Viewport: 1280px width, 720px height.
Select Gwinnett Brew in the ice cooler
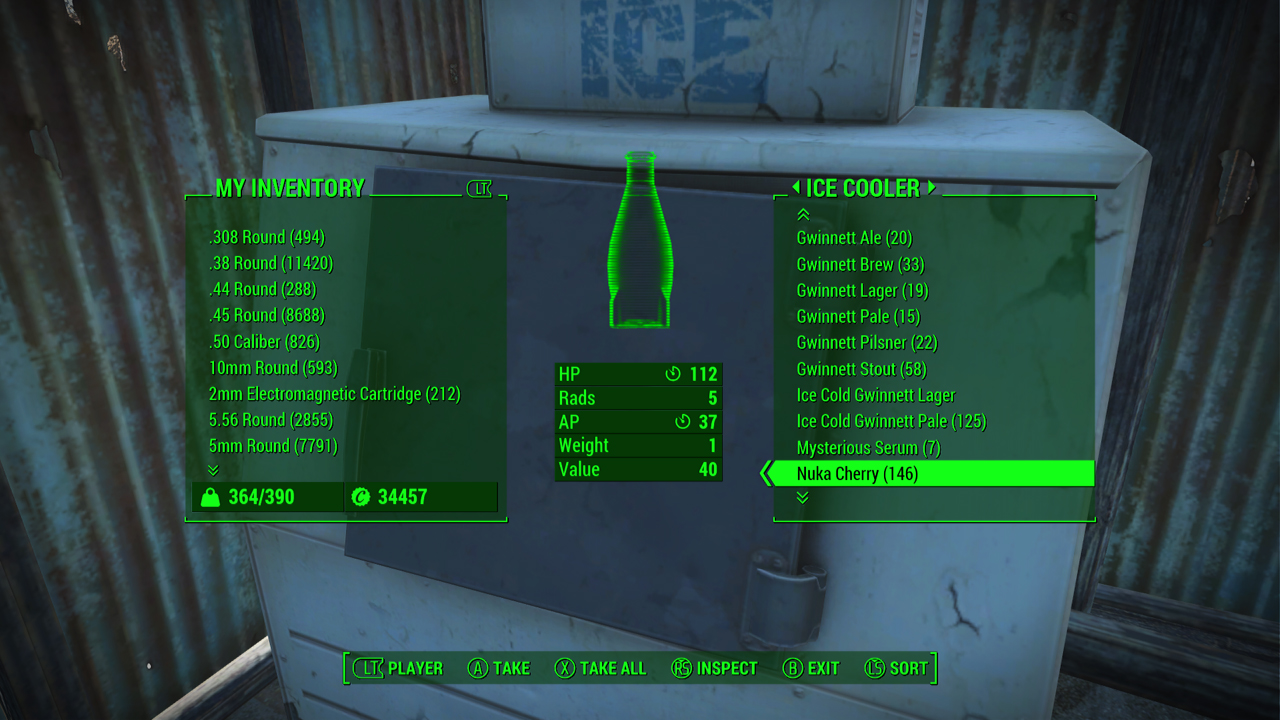(860, 265)
